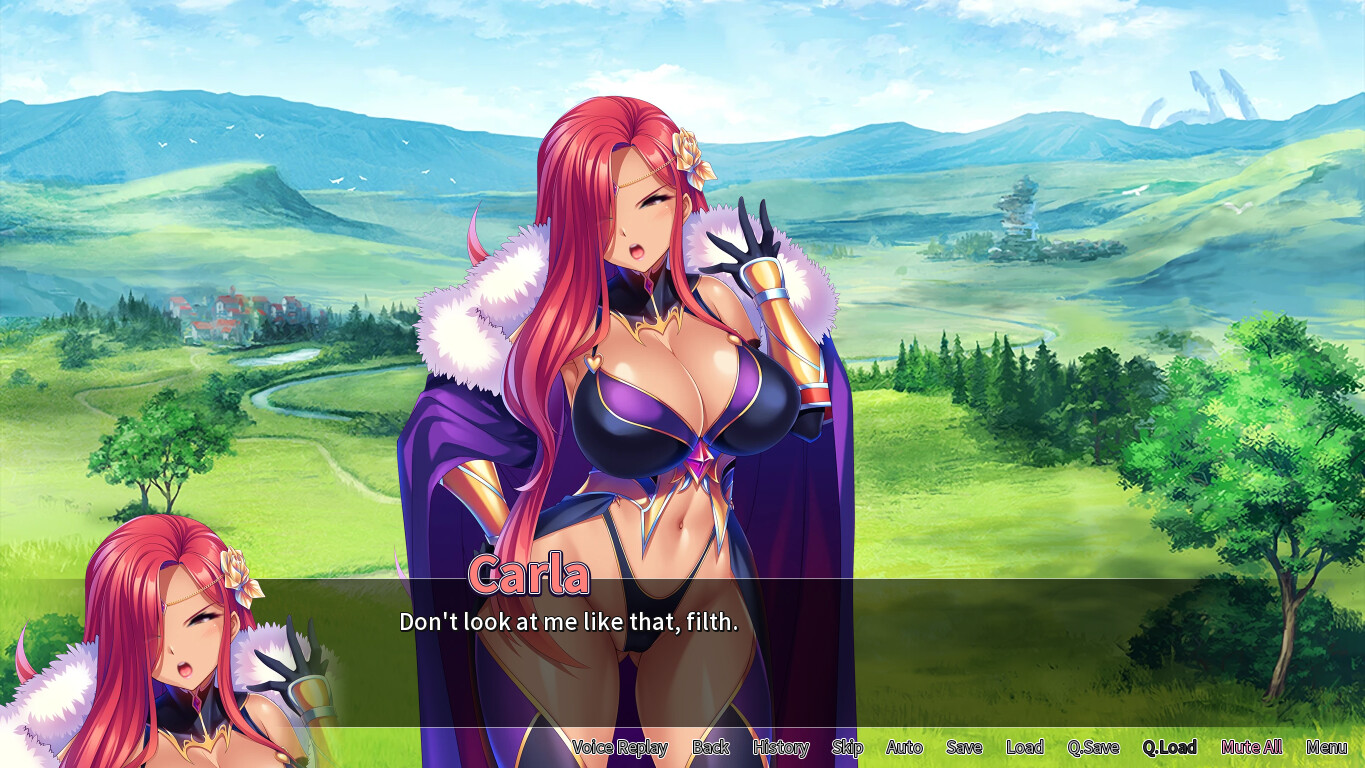Turn on Auto advance mode
The width and height of the screenshot is (1365, 768).
(904, 747)
